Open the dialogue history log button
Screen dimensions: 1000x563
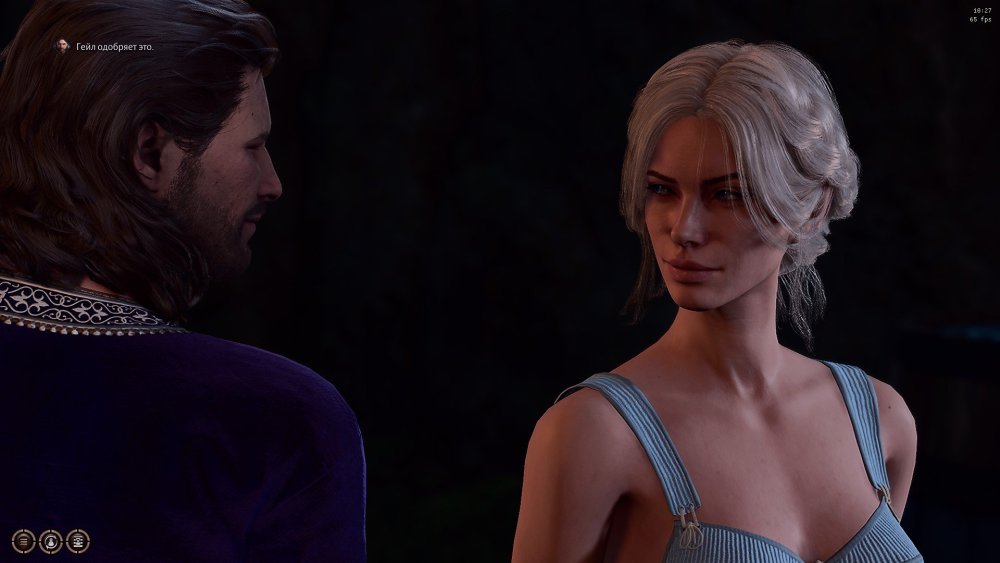coord(24,541)
